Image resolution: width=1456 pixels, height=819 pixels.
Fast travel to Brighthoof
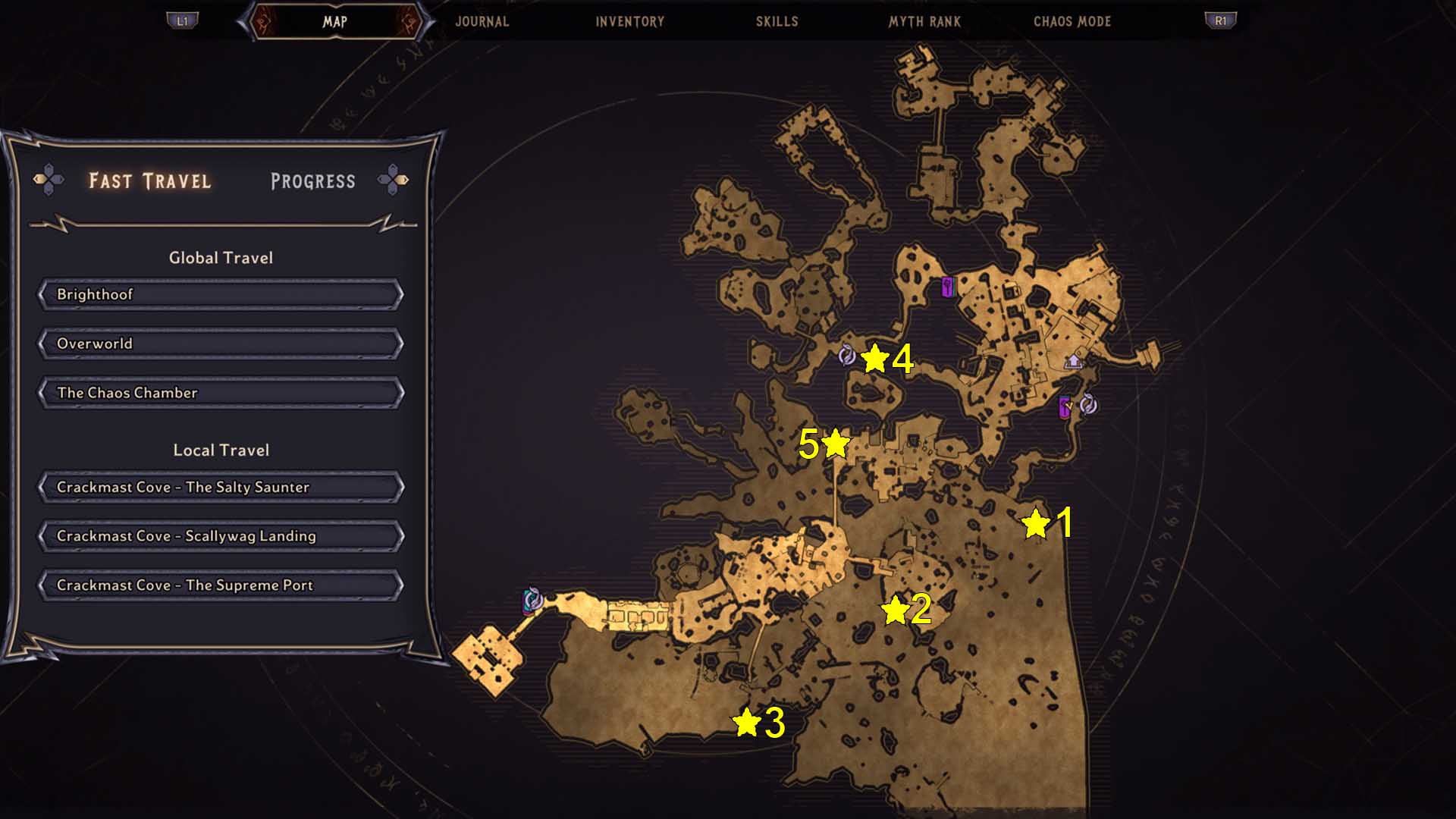[x=221, y=294]
